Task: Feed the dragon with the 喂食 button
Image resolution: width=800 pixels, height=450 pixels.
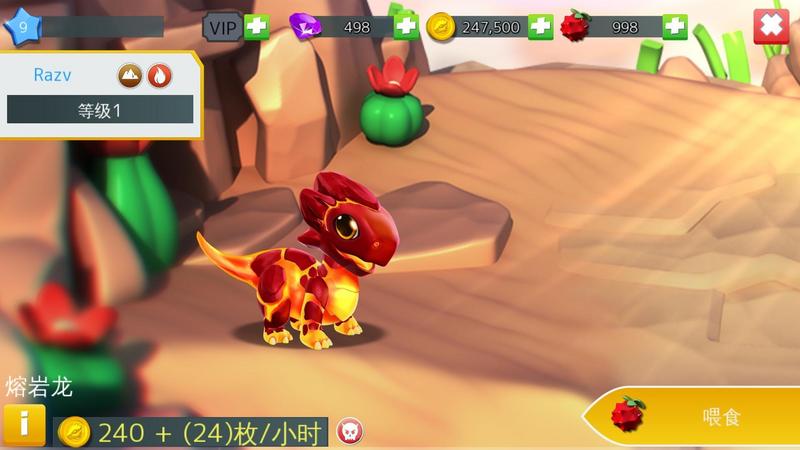Action: [x=698, y=416]
